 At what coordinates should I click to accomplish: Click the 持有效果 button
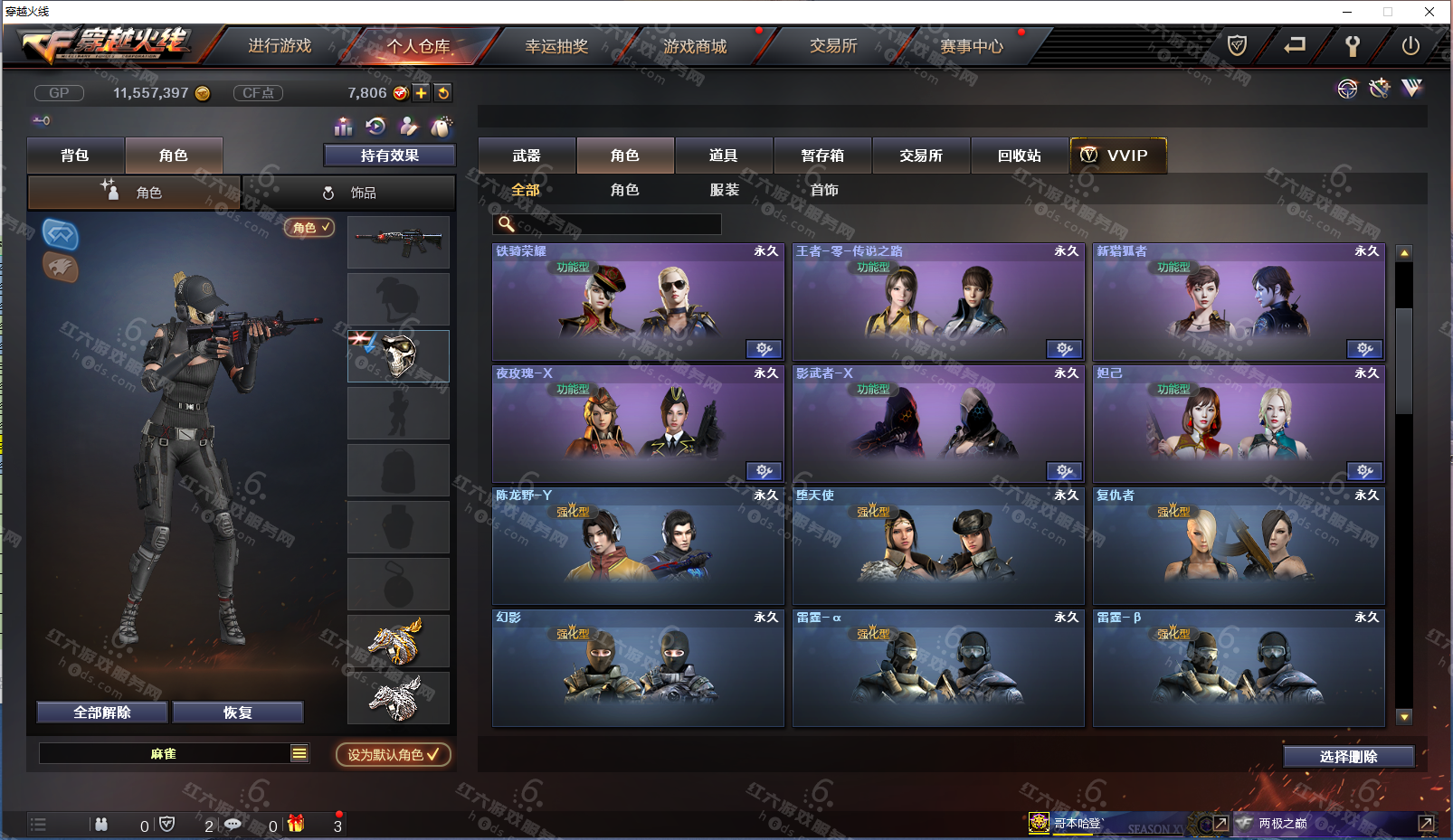(390, 156)
